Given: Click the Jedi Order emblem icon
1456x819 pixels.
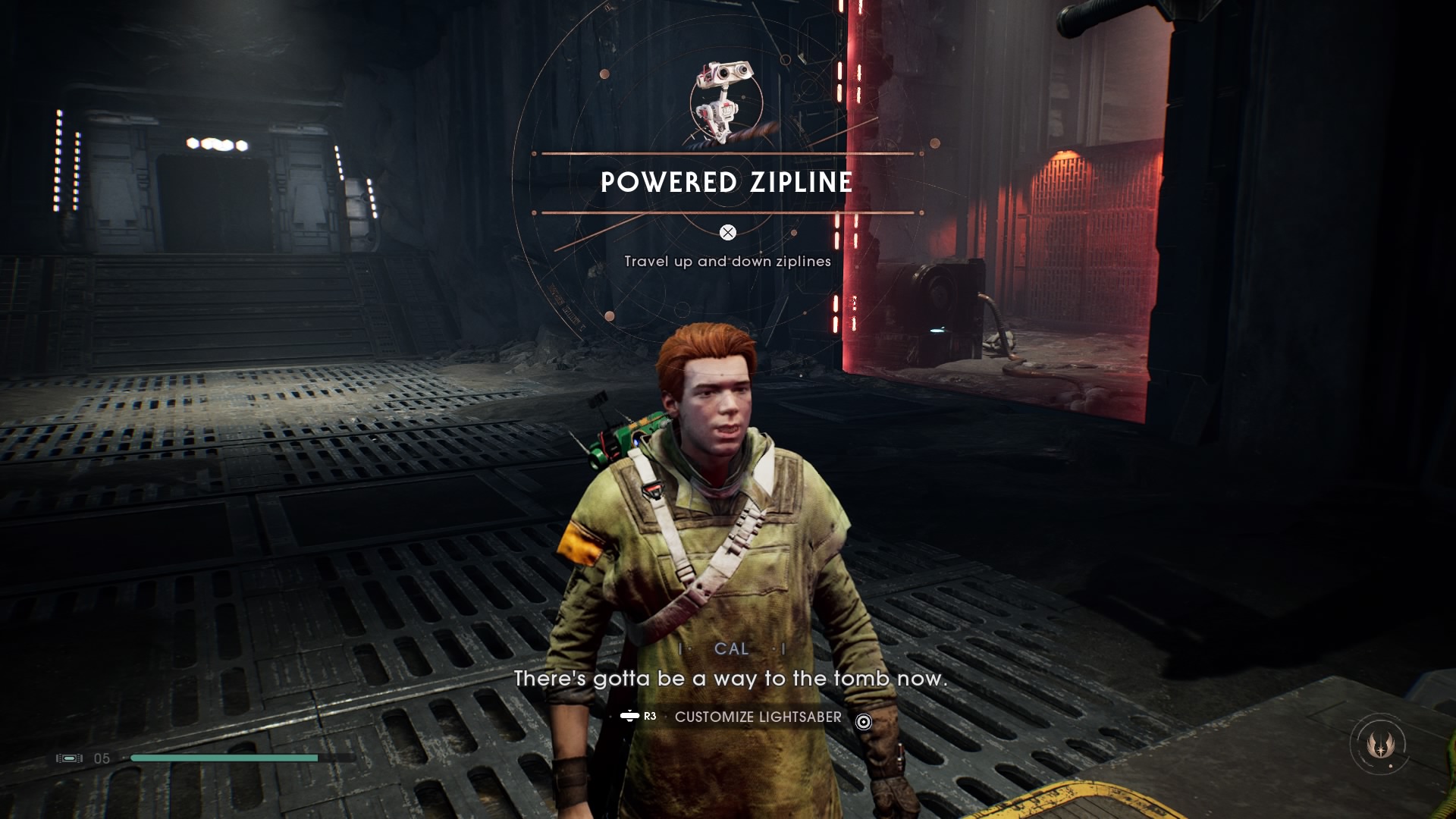Looking at the screenshot, I should coord(1380,745).
